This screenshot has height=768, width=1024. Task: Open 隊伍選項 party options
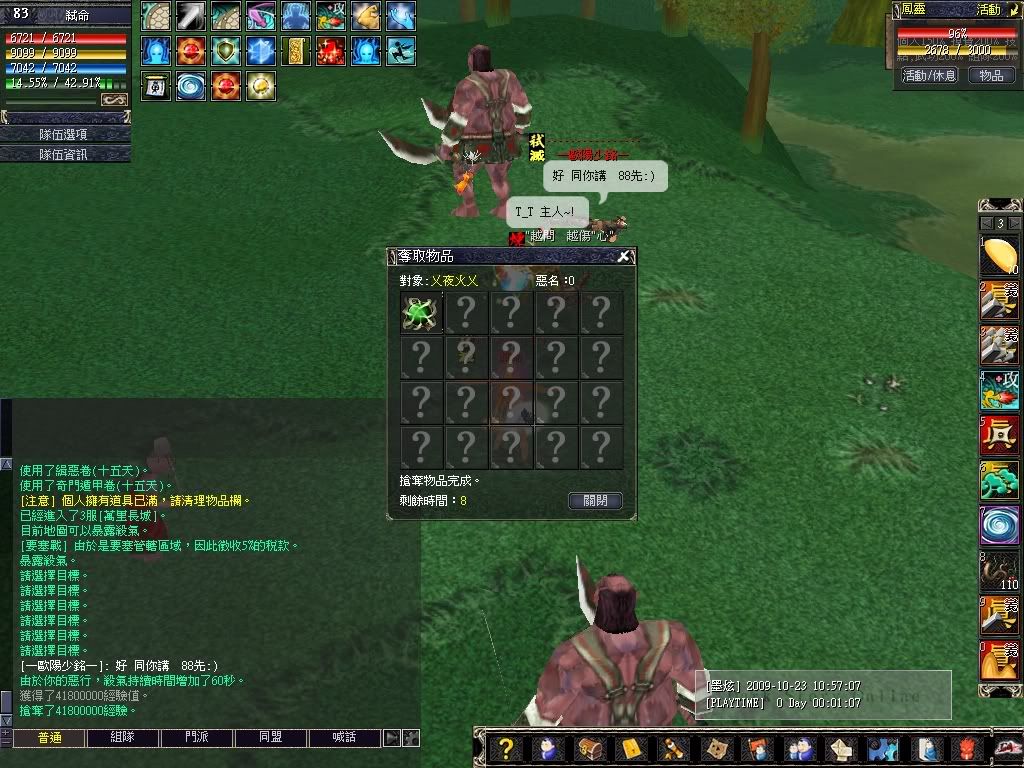[x=64, y=134]
